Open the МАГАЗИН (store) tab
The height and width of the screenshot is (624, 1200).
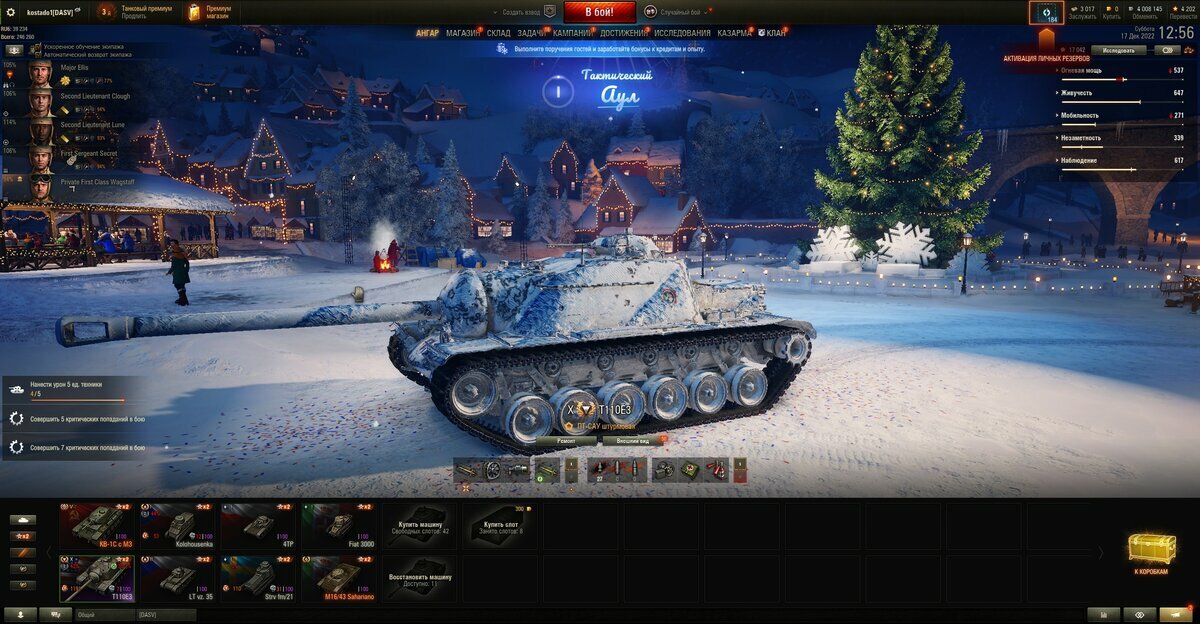tap(463, 33)
